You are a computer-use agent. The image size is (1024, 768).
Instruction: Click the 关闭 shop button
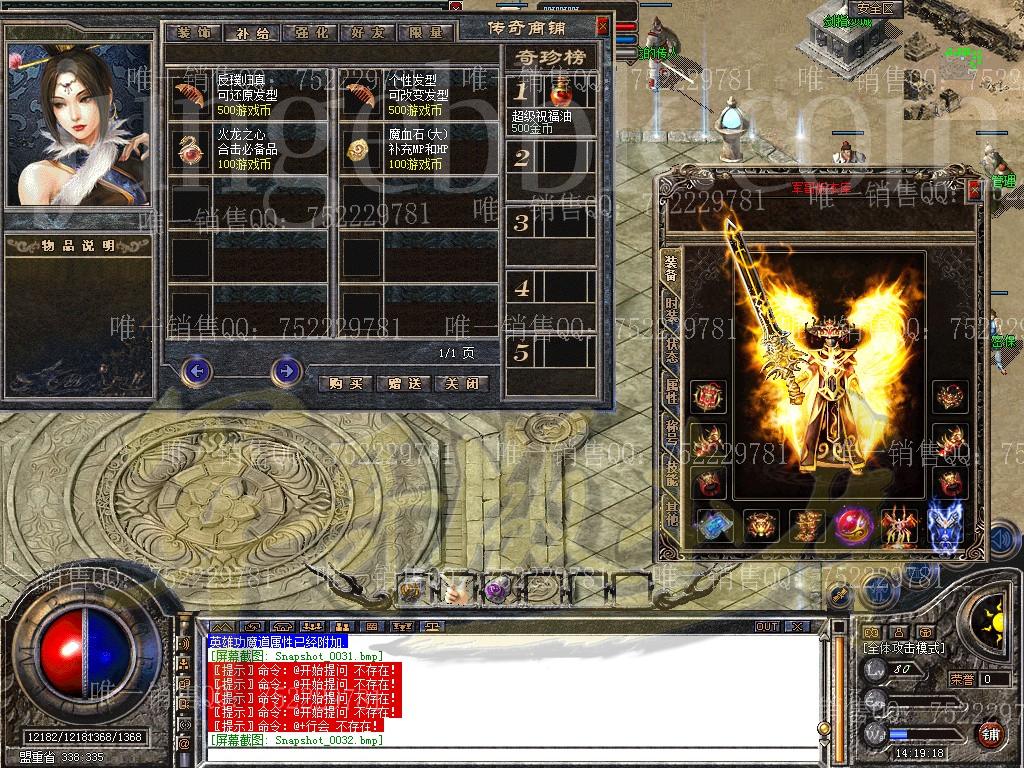[x=463, y=383]
